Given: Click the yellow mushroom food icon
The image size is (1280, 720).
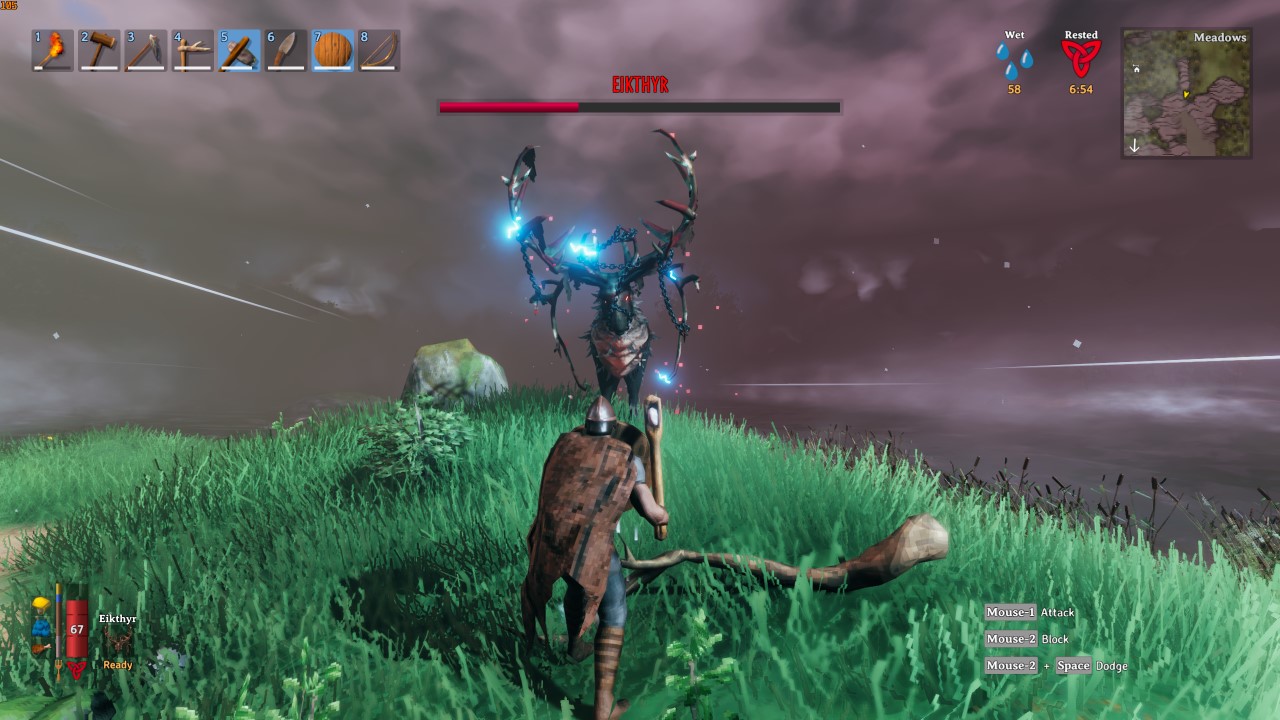Looking at the screenshot, I should (x=40, y=605).
